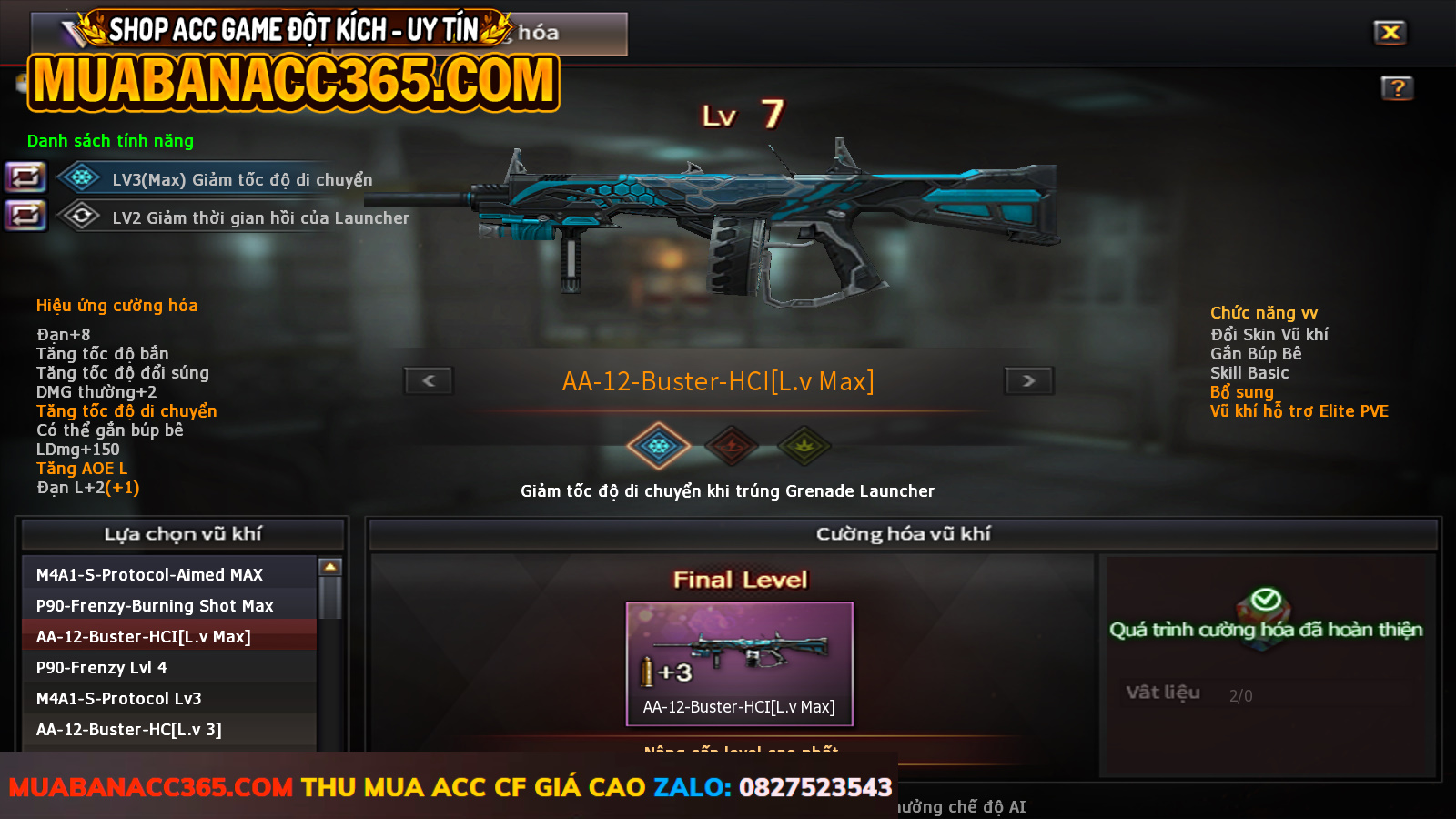This screenshot has height=819, width=1456.
Task: Select the green crown skill icon
Action: (x=804, y=446)
